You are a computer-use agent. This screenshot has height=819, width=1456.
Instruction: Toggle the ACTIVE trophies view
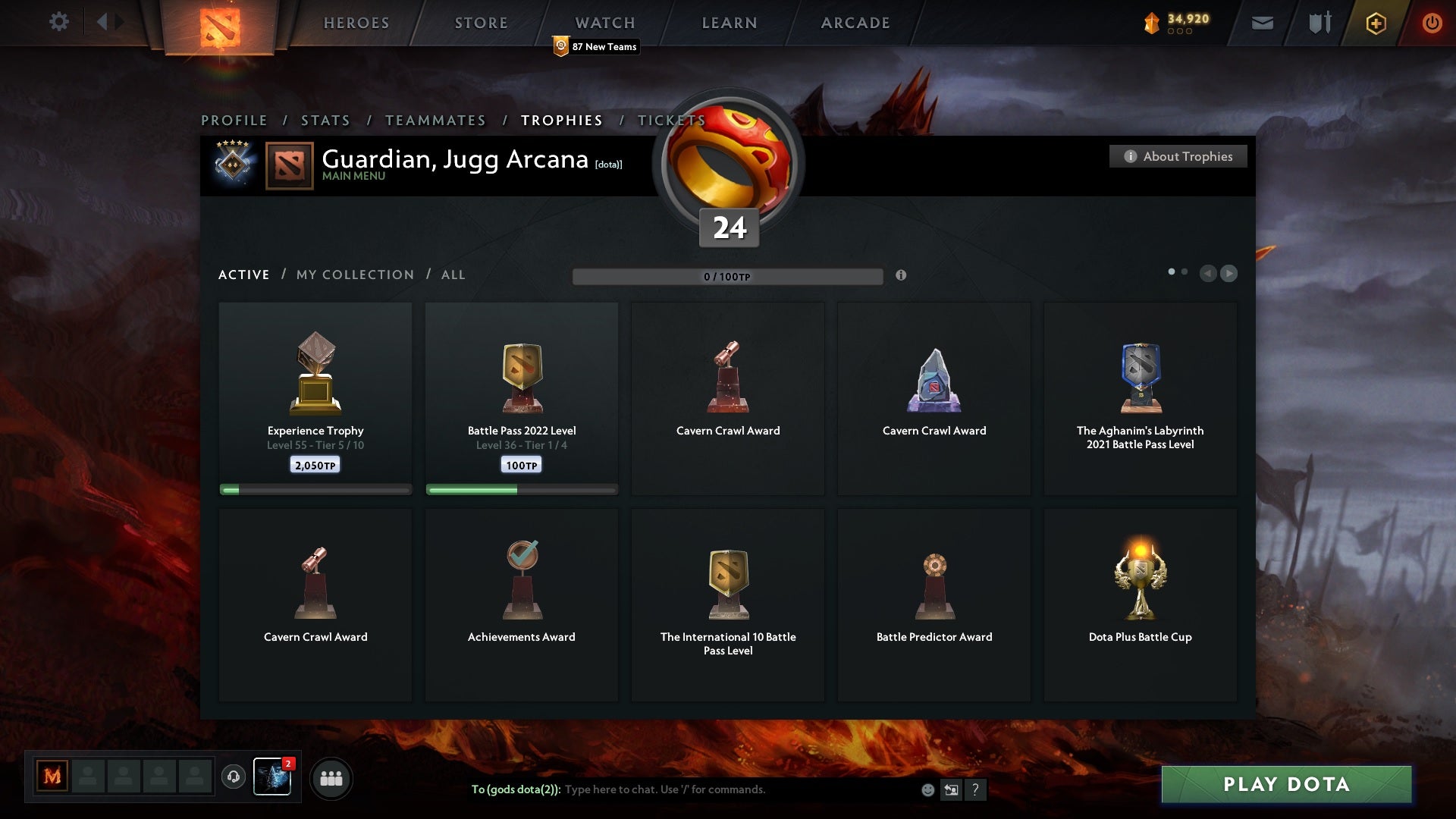243,275
